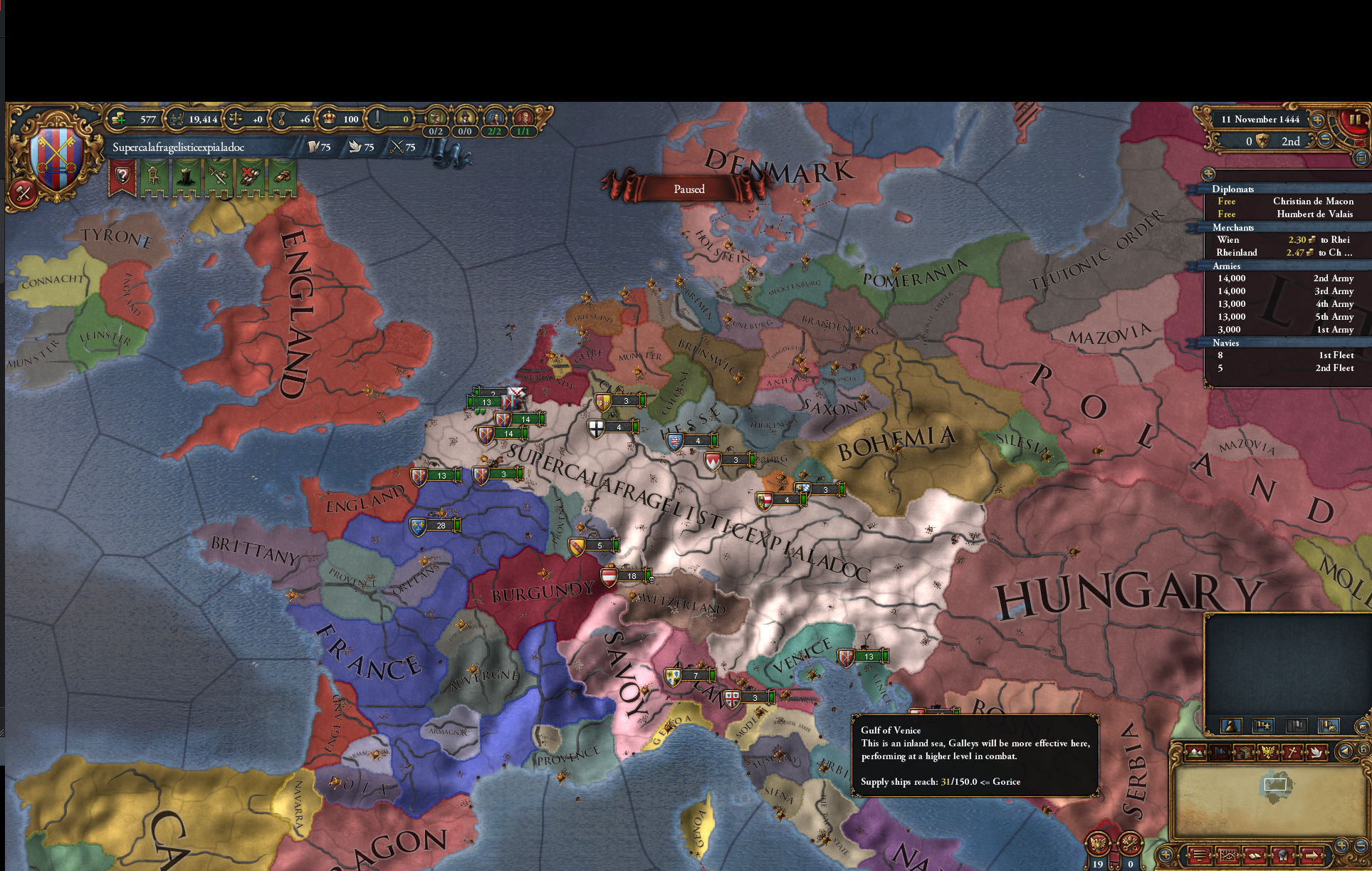Click the treasury ducats icon
Screen dimensions: 1372x871
(119, 119)
